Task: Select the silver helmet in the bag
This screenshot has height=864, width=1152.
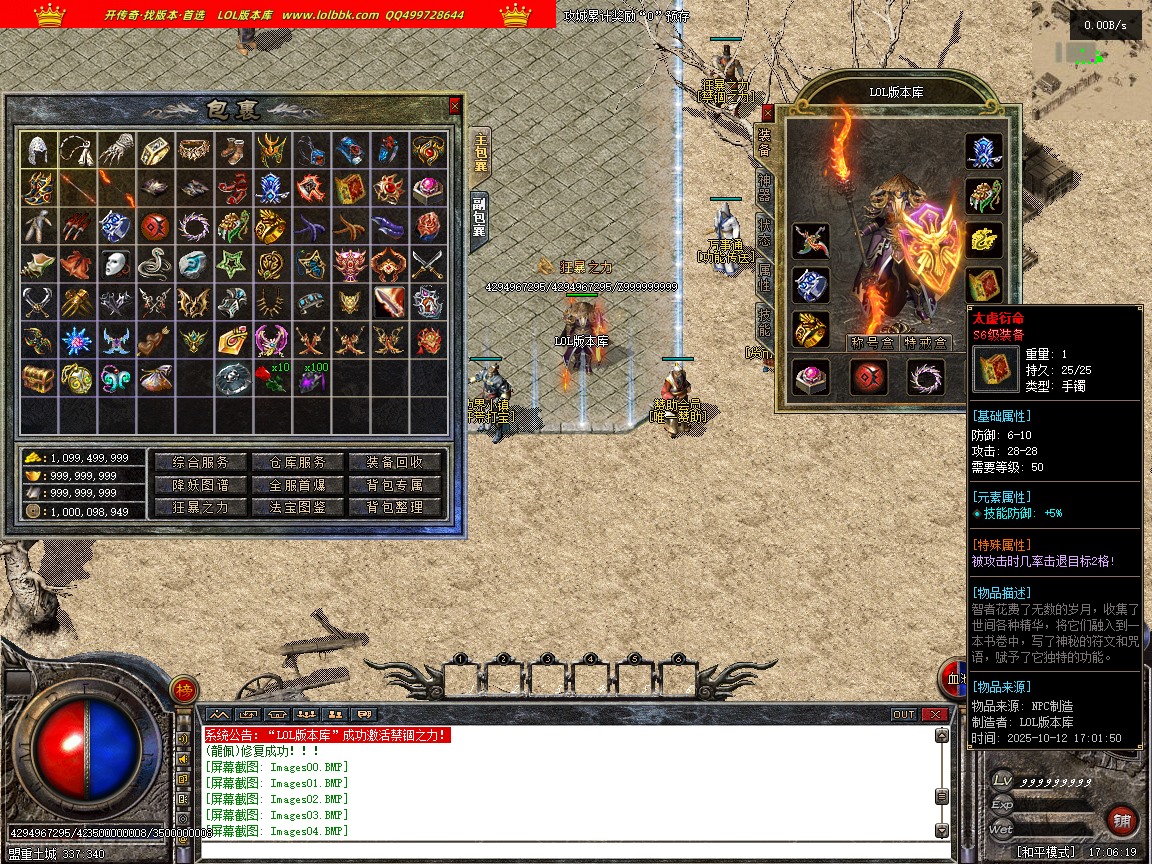Action: click(40, 149)
